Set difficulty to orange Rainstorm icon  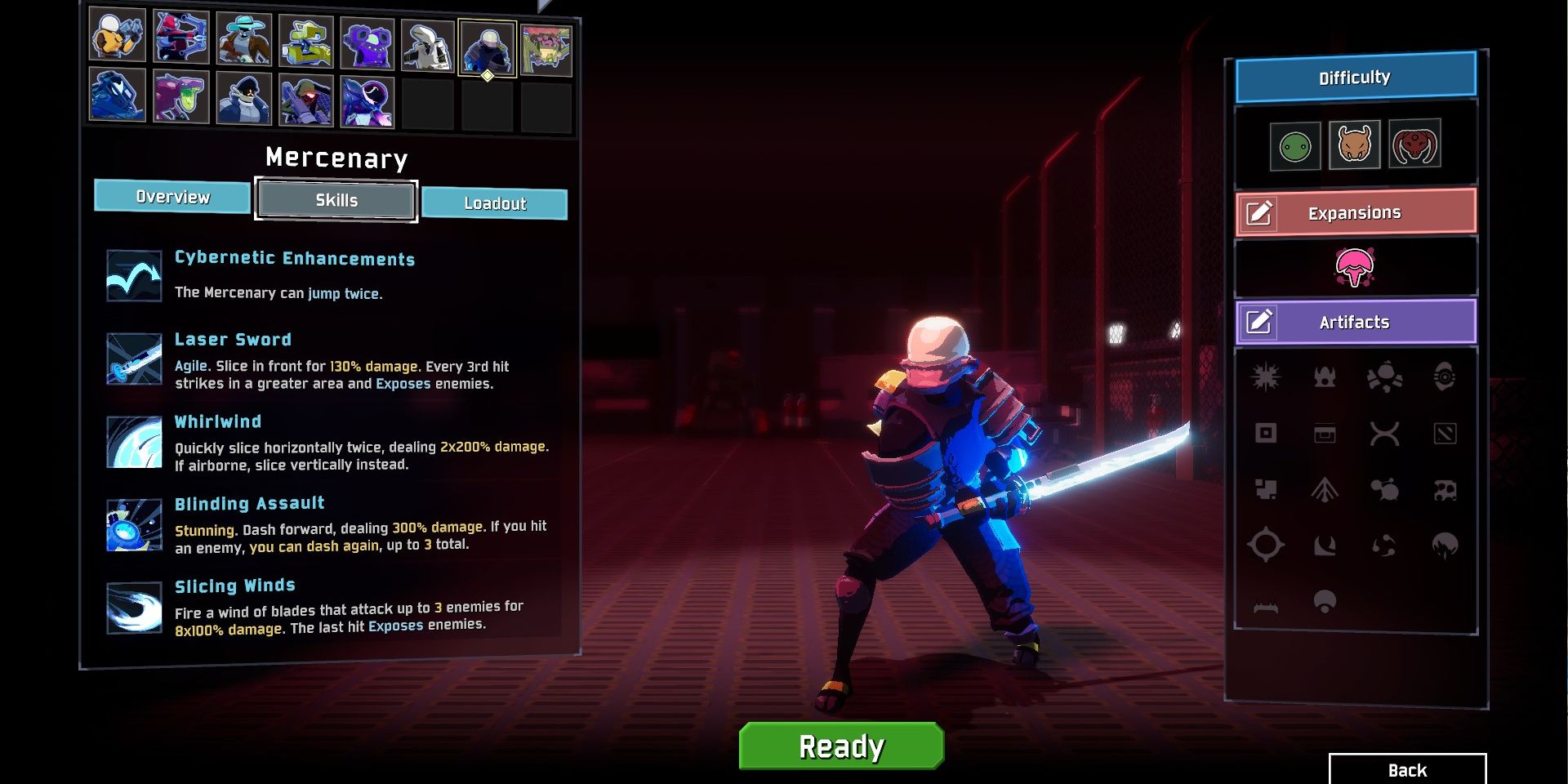pos(1354,145)
